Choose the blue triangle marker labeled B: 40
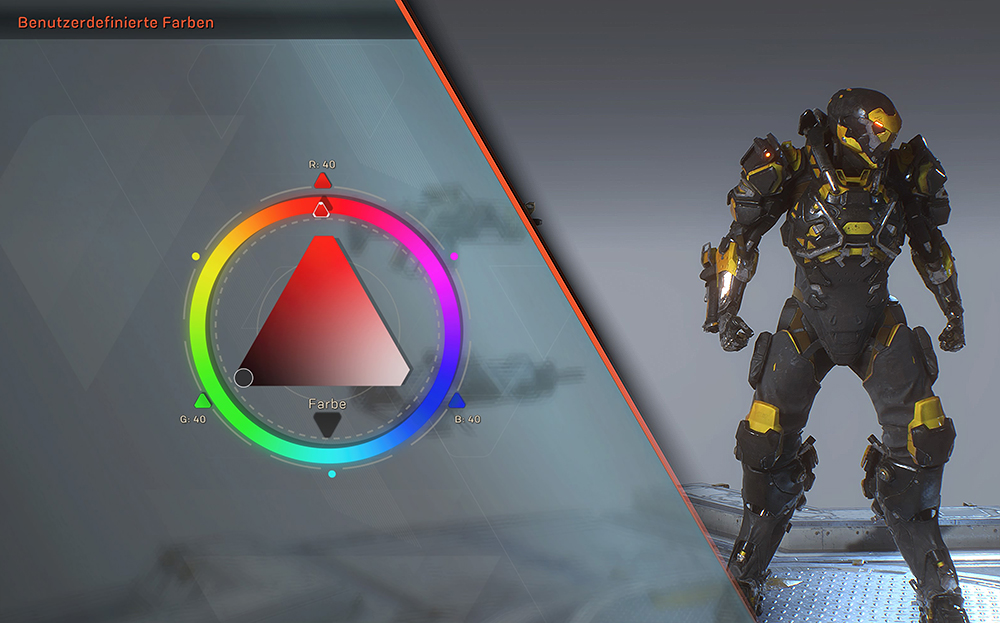The width and height of the screenshot is (1000, 623). [x=456, y=401]
